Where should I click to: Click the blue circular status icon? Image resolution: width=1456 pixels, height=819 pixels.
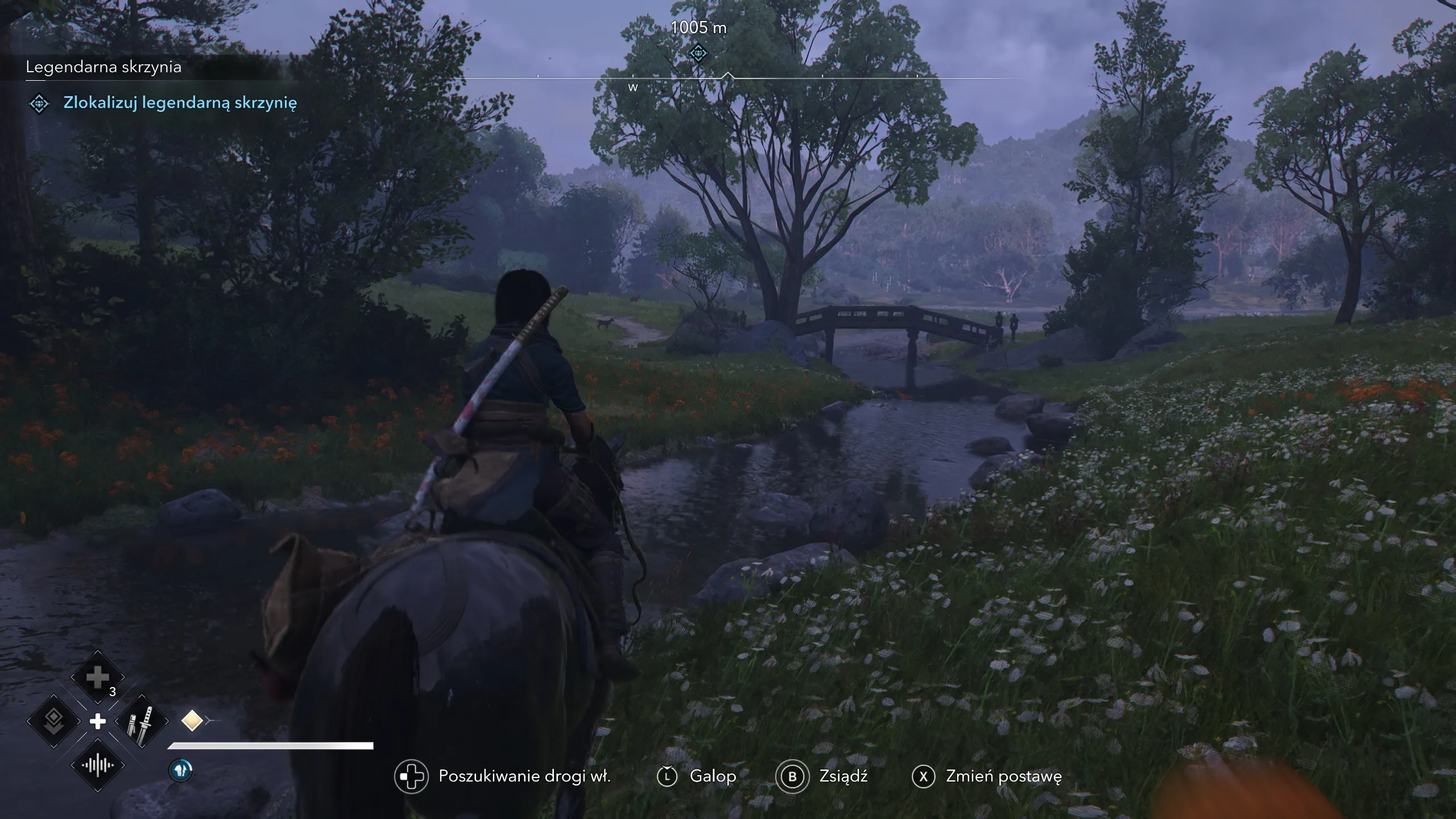(181, 770)
